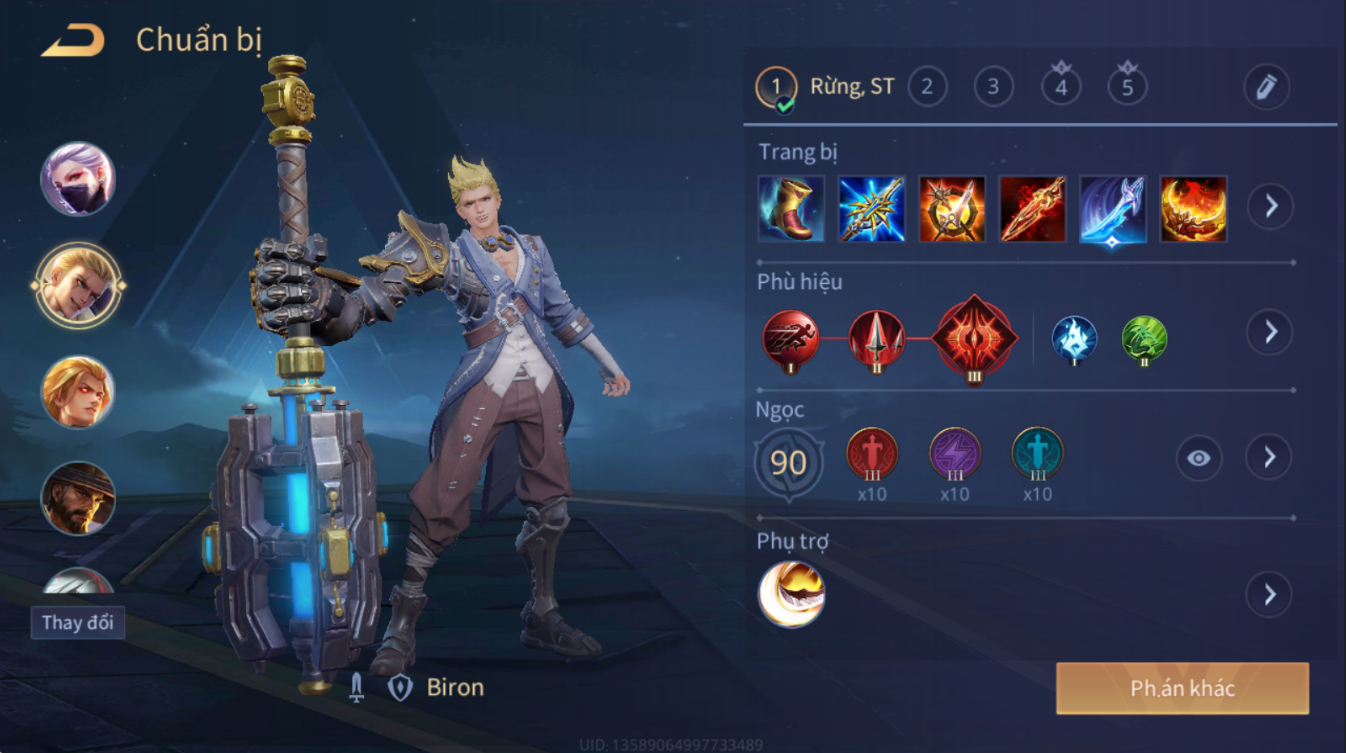The image size is (1346, 753).
Task: Choose build preset slot 5
Action: pyautogui.click(x=1127, y=86)
